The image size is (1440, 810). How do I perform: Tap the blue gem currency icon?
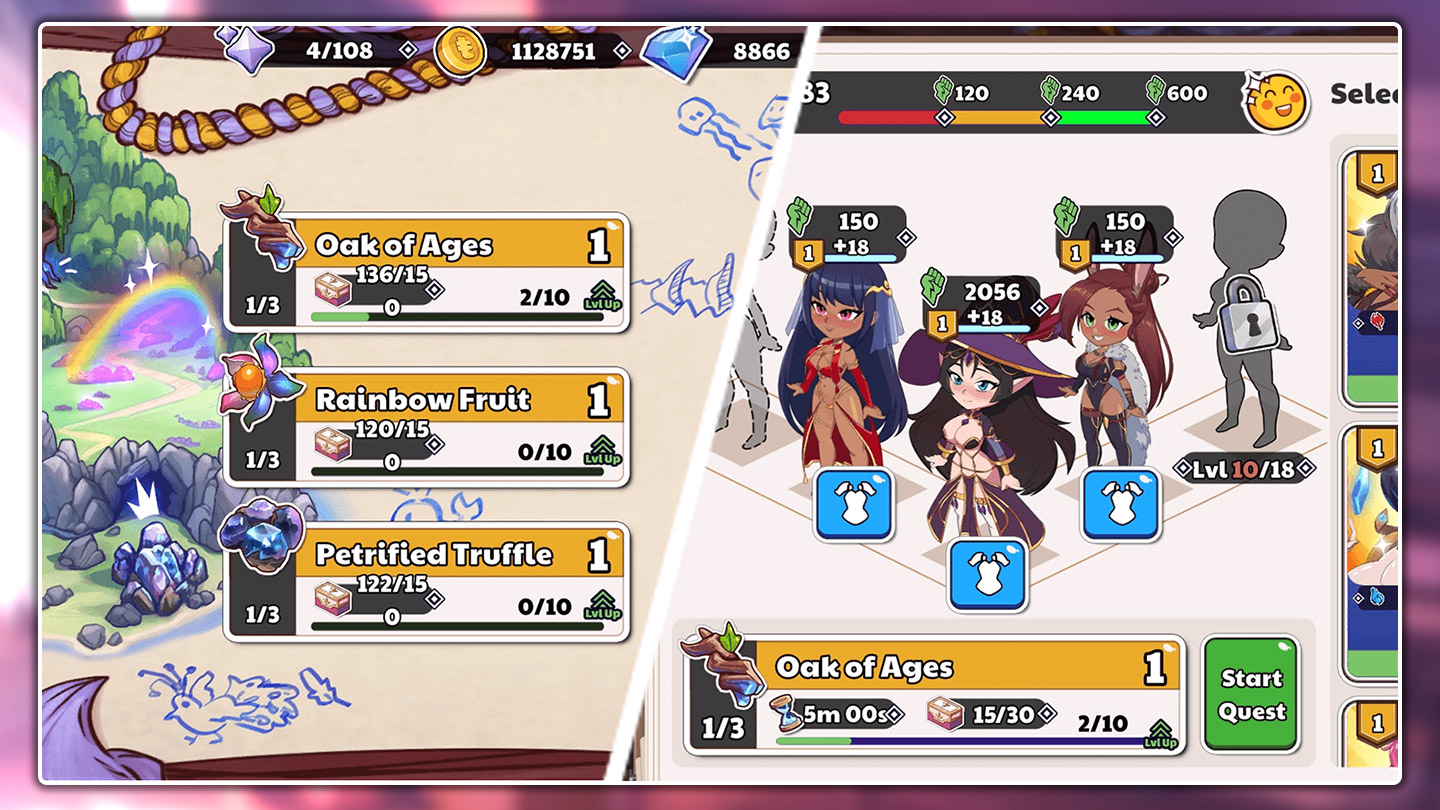point(675,51)
